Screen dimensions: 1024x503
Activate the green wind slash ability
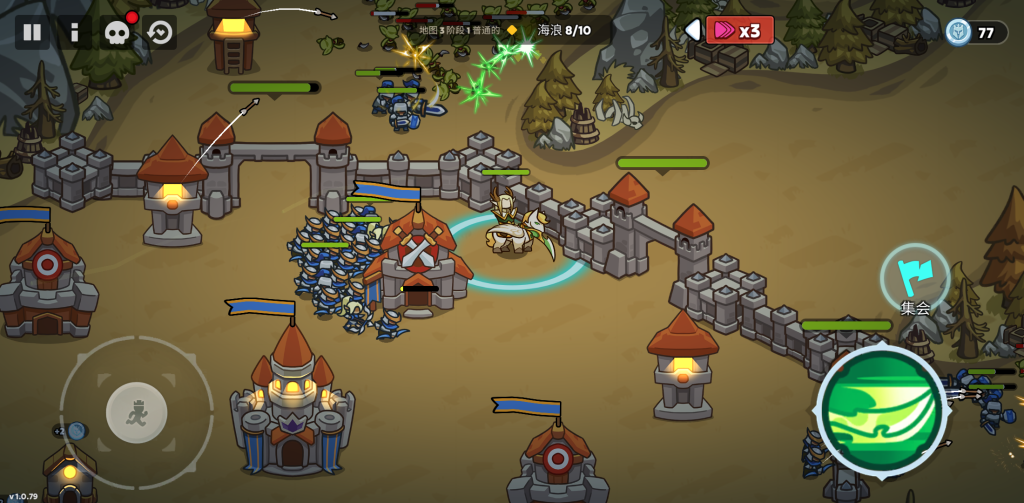tap(881, 410)
